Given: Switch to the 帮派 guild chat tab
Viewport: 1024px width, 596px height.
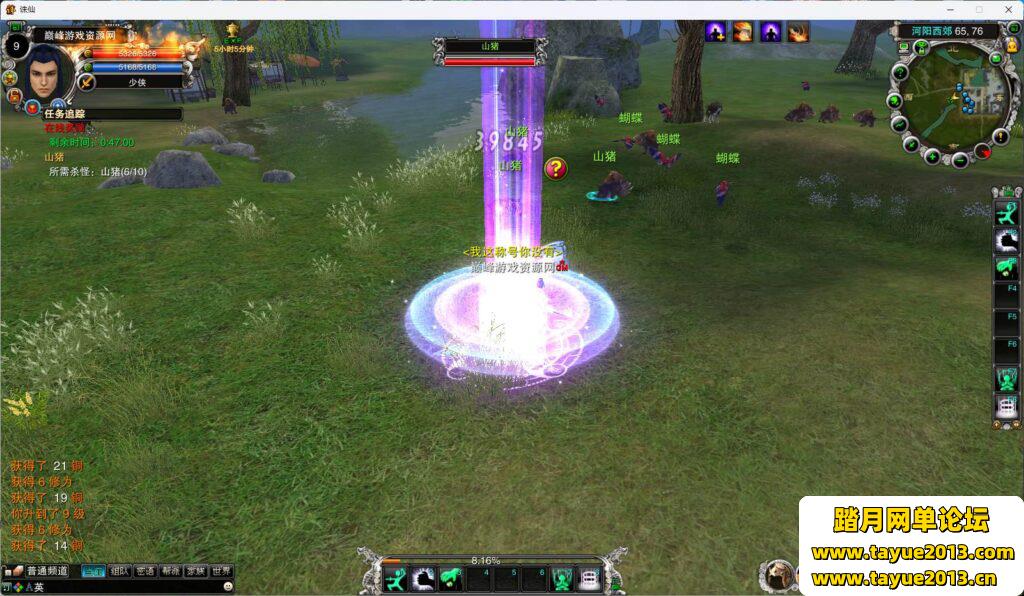Looking at the screenshot, I should pyautogui.click(x=171, y=571).
